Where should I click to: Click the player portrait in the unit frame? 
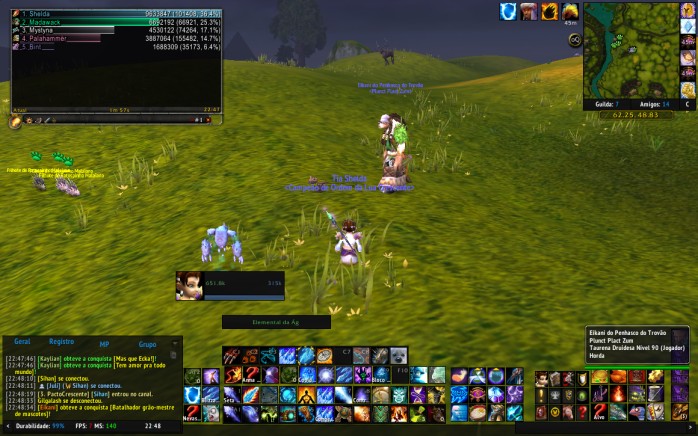[190, 286]
